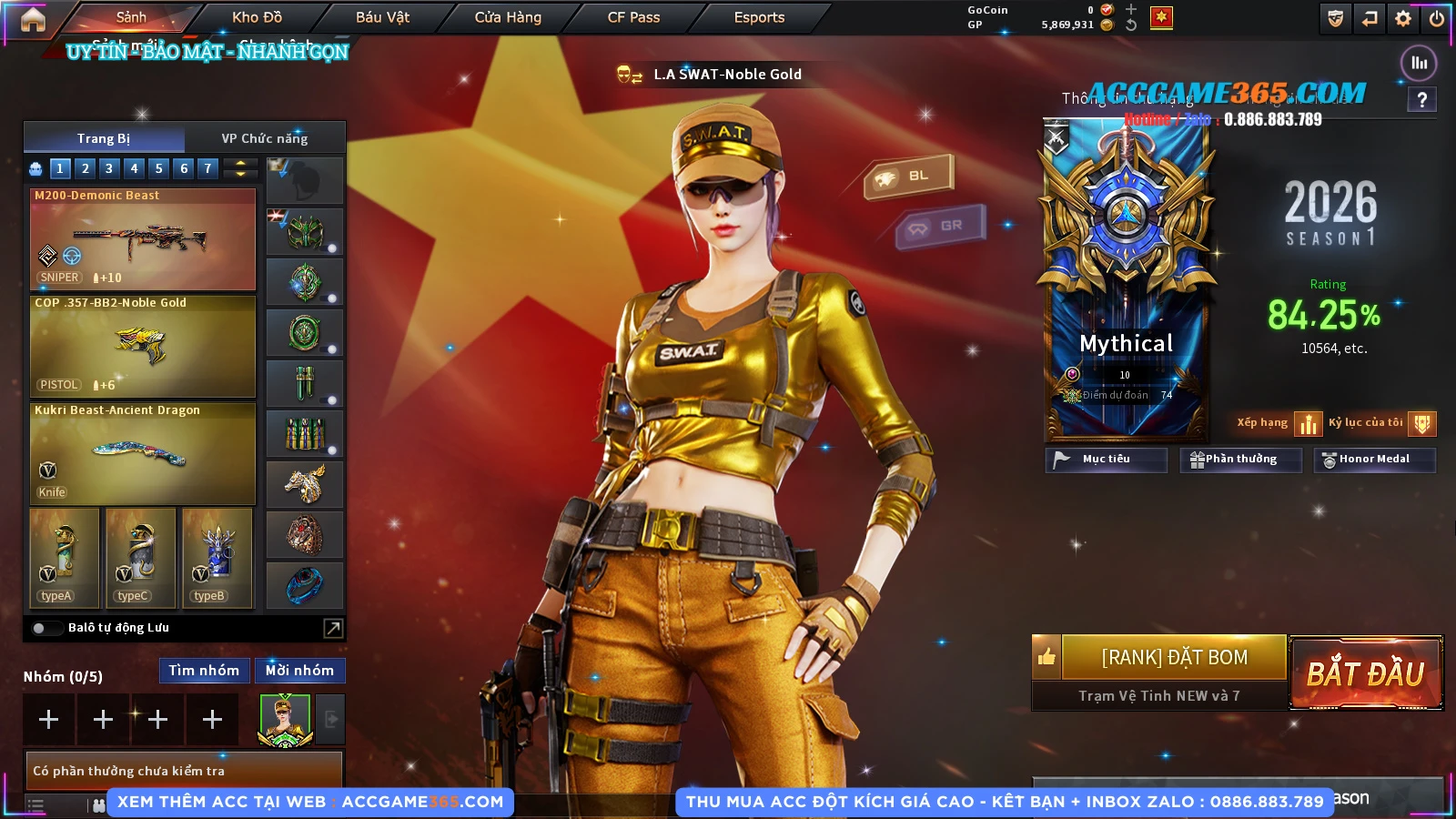The image size is (1456, 819).
Task: Choose the [RANK] ĐẶT BOM mode button
Action: pos(1174,657)
